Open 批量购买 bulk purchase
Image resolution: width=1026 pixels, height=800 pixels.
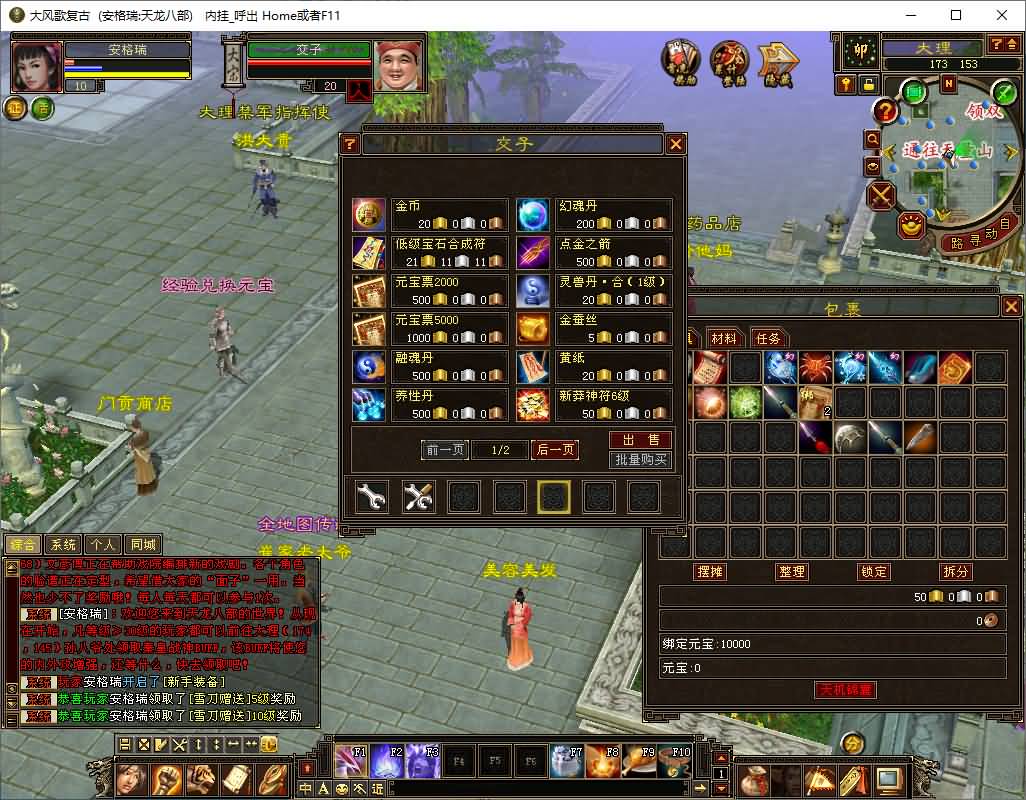pyautogui.click(x=640, y=460)
